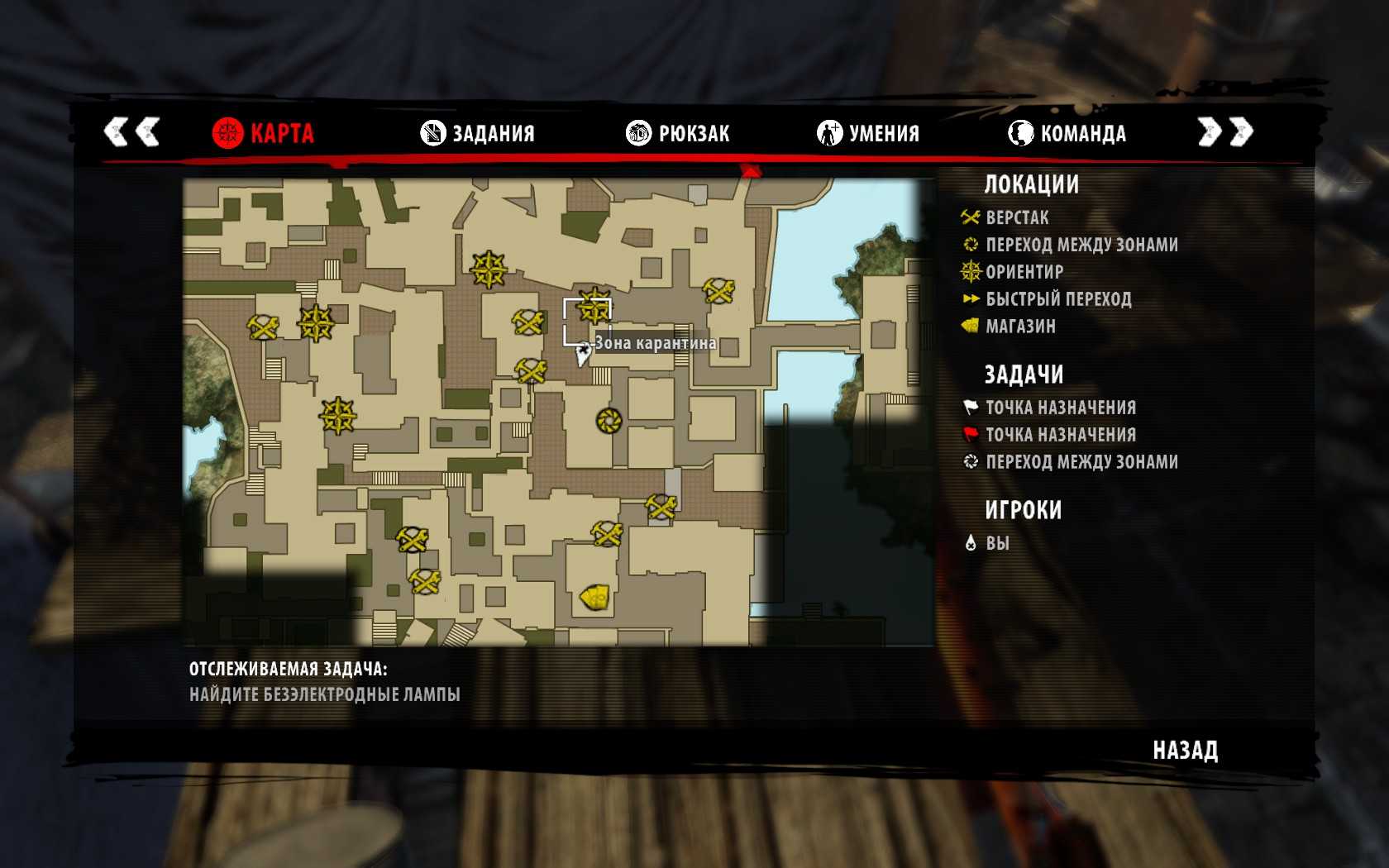Go to previous tab with left arrows
Screen dimensions: 1389x868
tap(131, 131)
